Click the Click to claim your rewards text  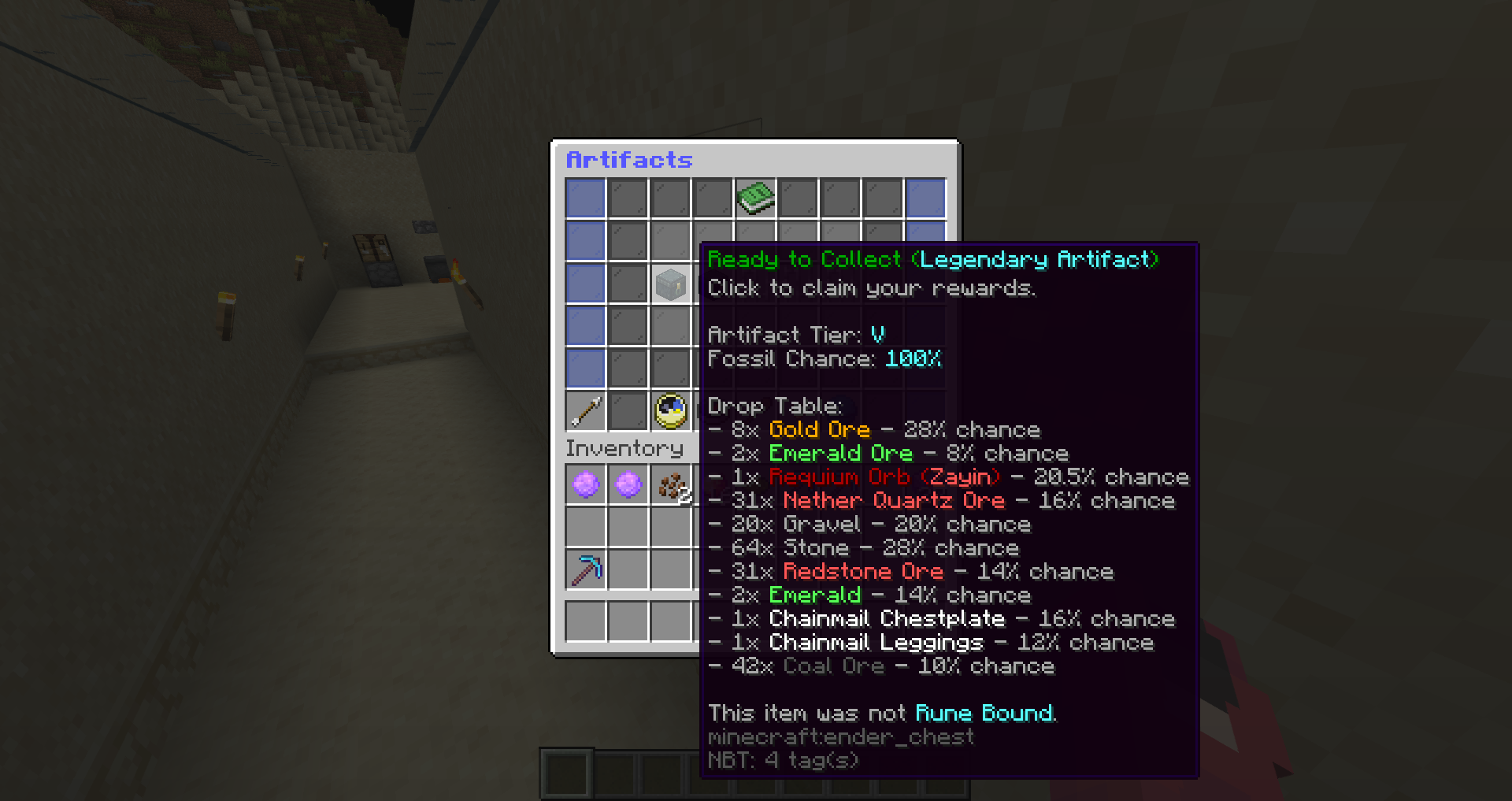873,288
